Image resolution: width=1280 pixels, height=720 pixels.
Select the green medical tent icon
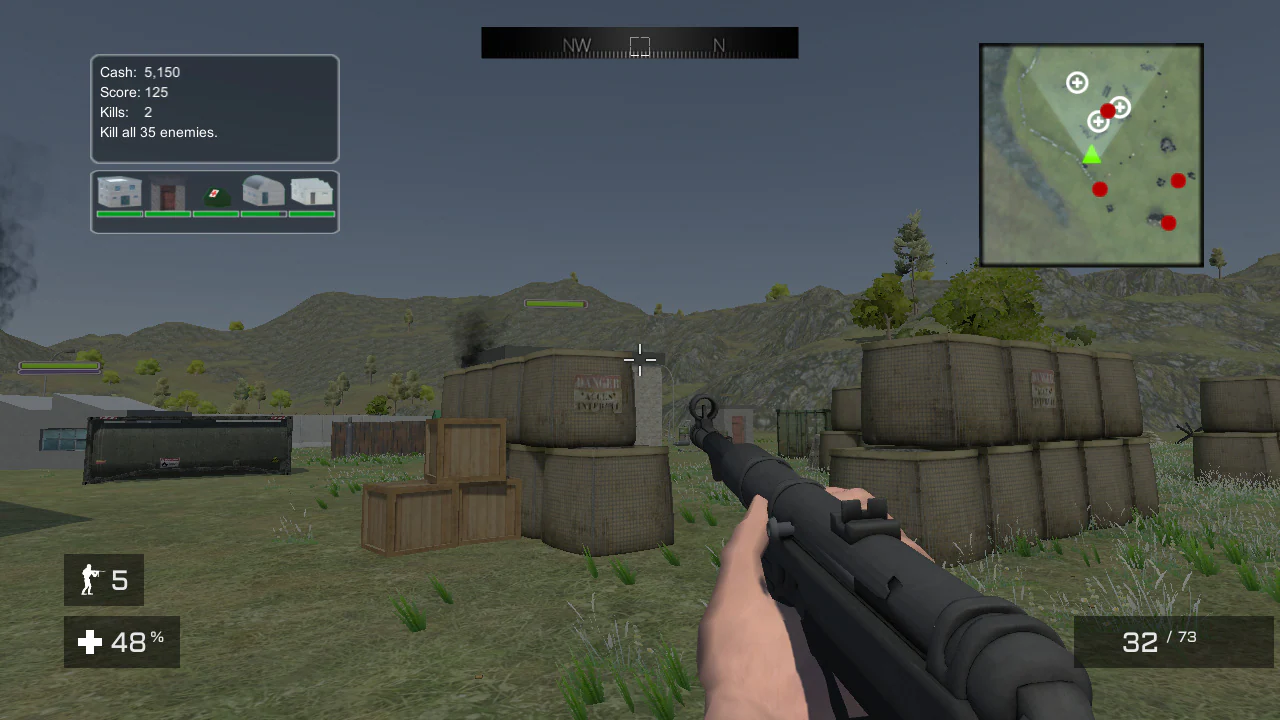tap(215, 195)
